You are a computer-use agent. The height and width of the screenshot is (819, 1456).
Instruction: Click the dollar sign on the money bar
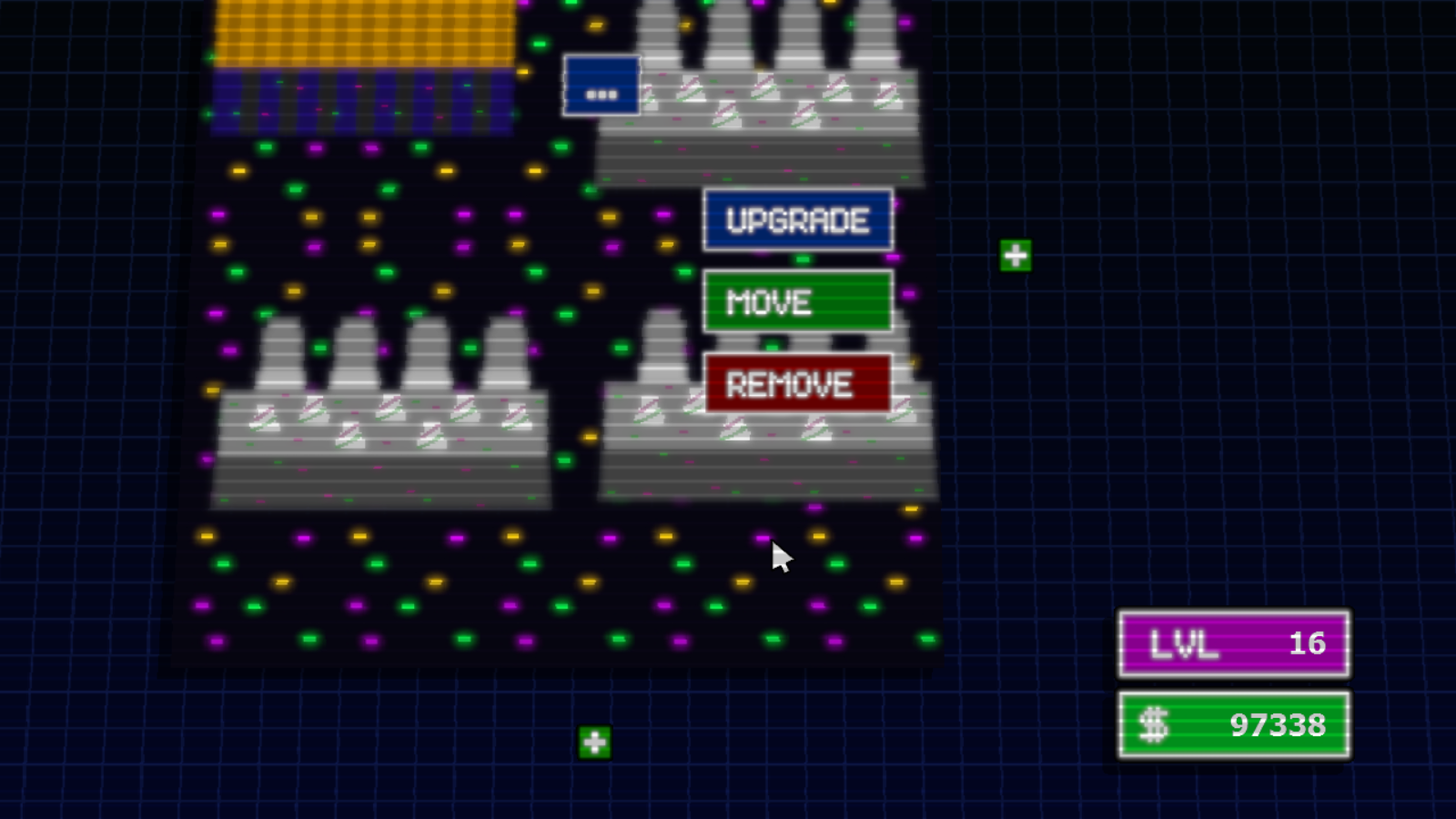tap(1154, 725)
